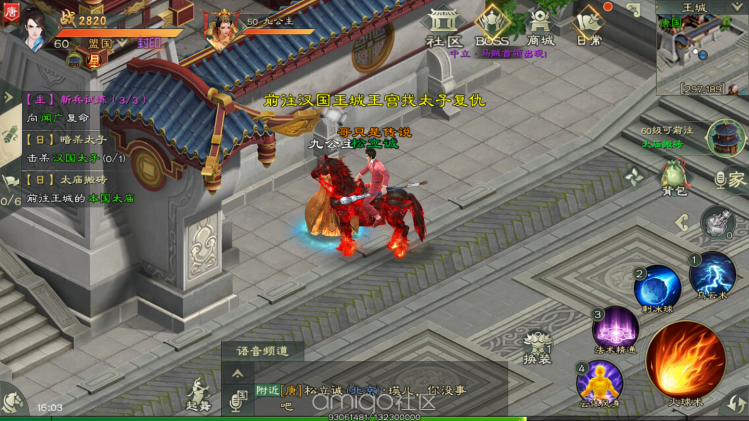The height and width of the screenshot is (421, 749).
Task: Tap the 换装 outfit change button
Action: pyautogui.click(x=538, y=345)
